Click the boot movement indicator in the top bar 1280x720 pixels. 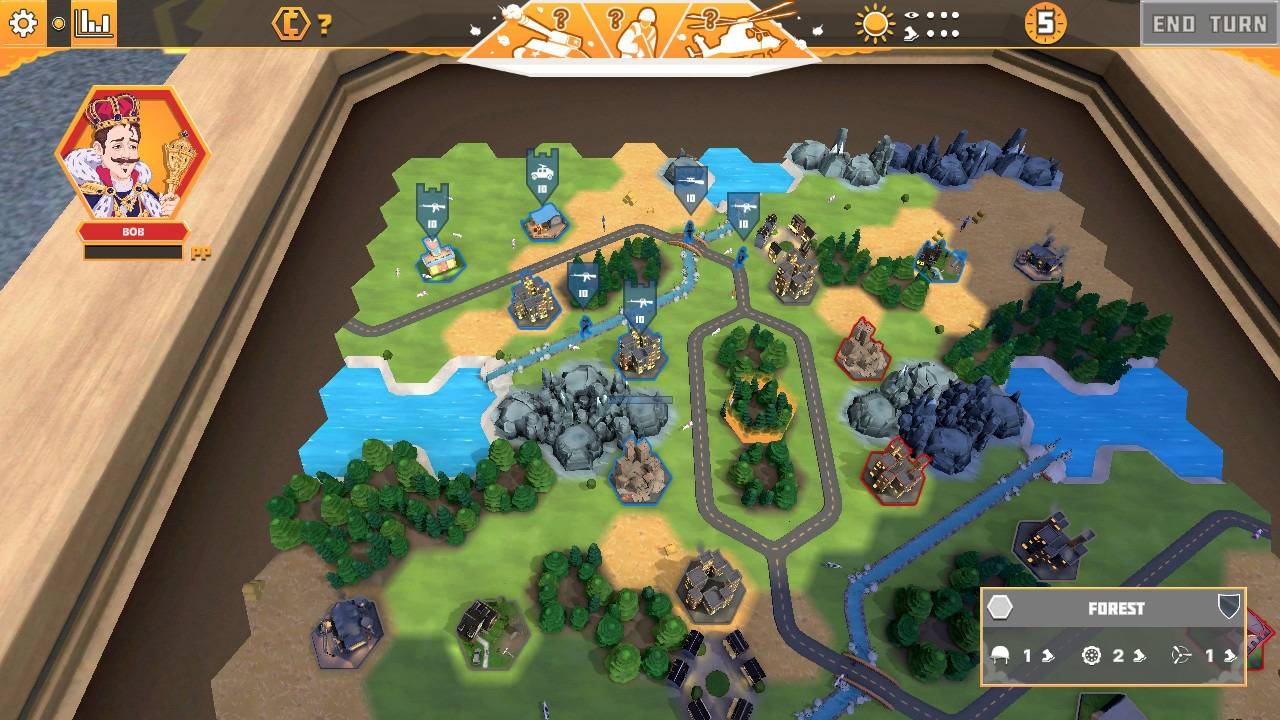coord(910,33)
